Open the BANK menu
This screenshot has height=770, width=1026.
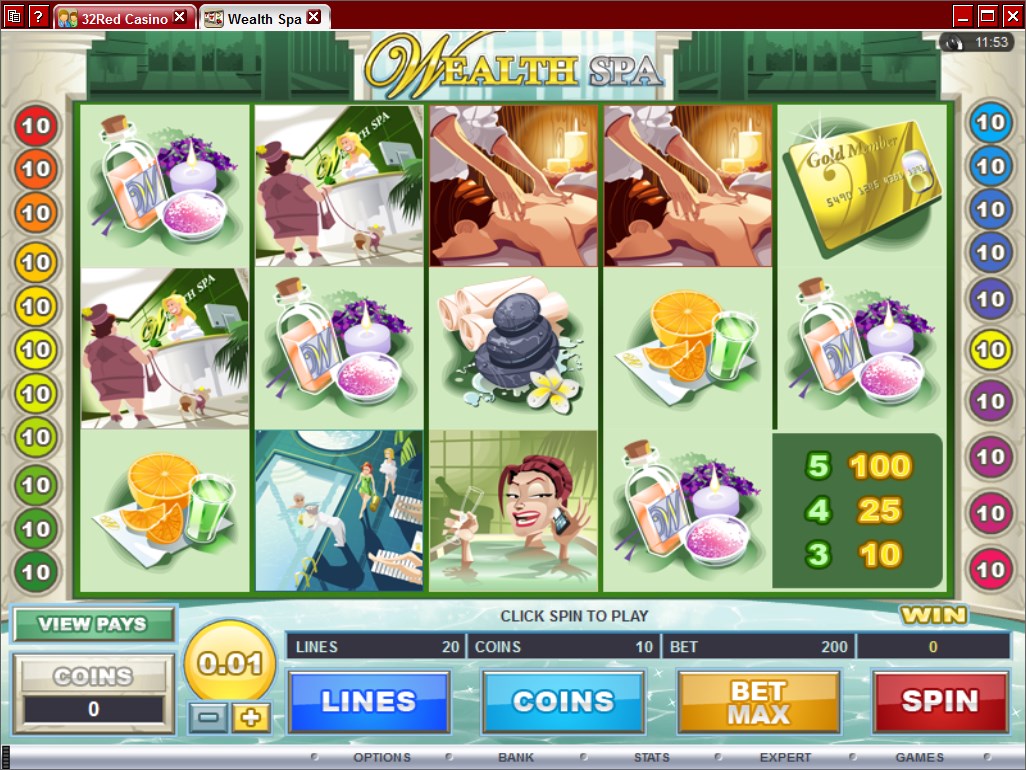click(516, 758)
